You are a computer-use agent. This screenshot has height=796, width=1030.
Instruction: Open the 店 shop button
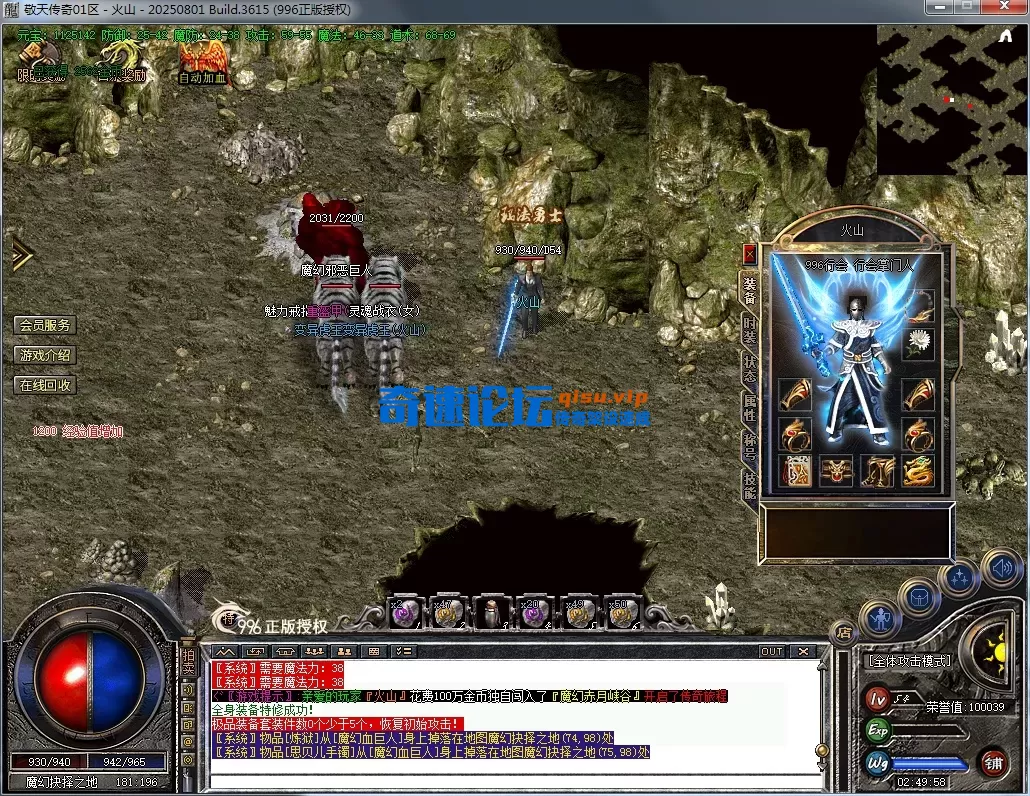coord(842,632)
